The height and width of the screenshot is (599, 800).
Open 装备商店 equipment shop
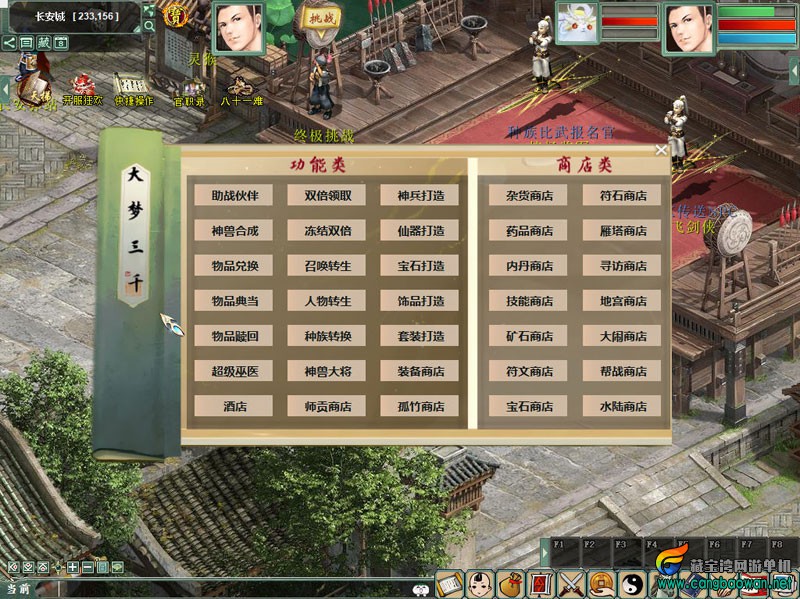[x=420, y=371]
